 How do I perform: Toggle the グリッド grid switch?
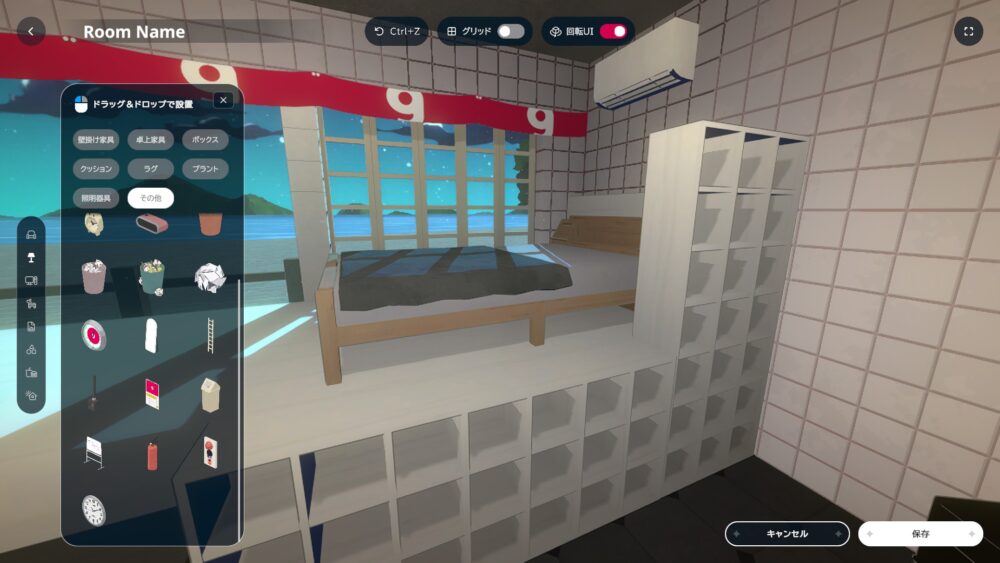510,31
